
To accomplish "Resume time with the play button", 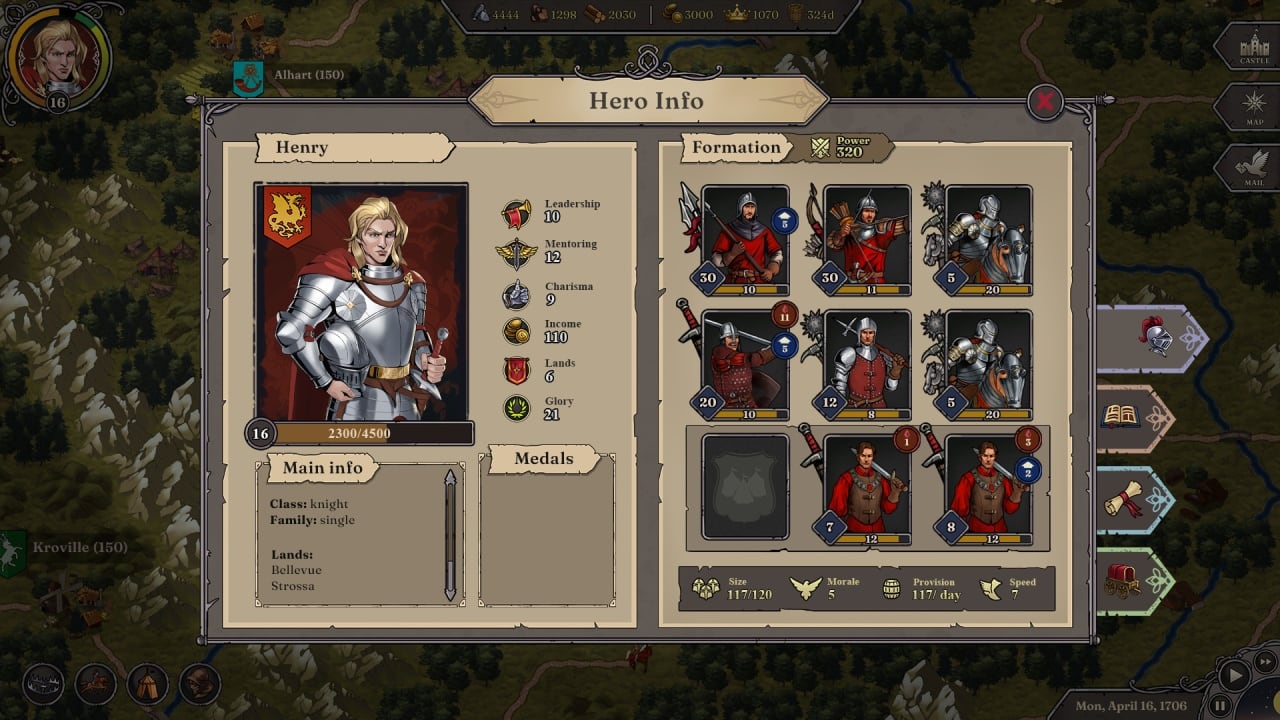I will point(1236,675).
